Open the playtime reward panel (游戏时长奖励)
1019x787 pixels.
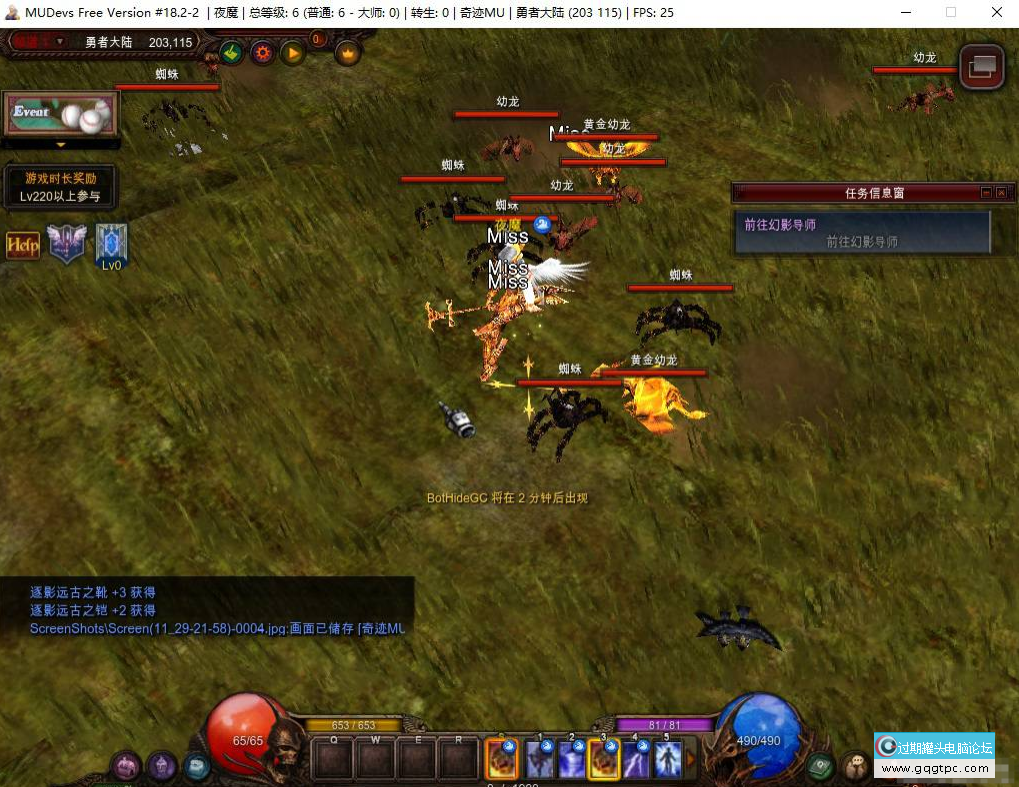coord(60,187)
